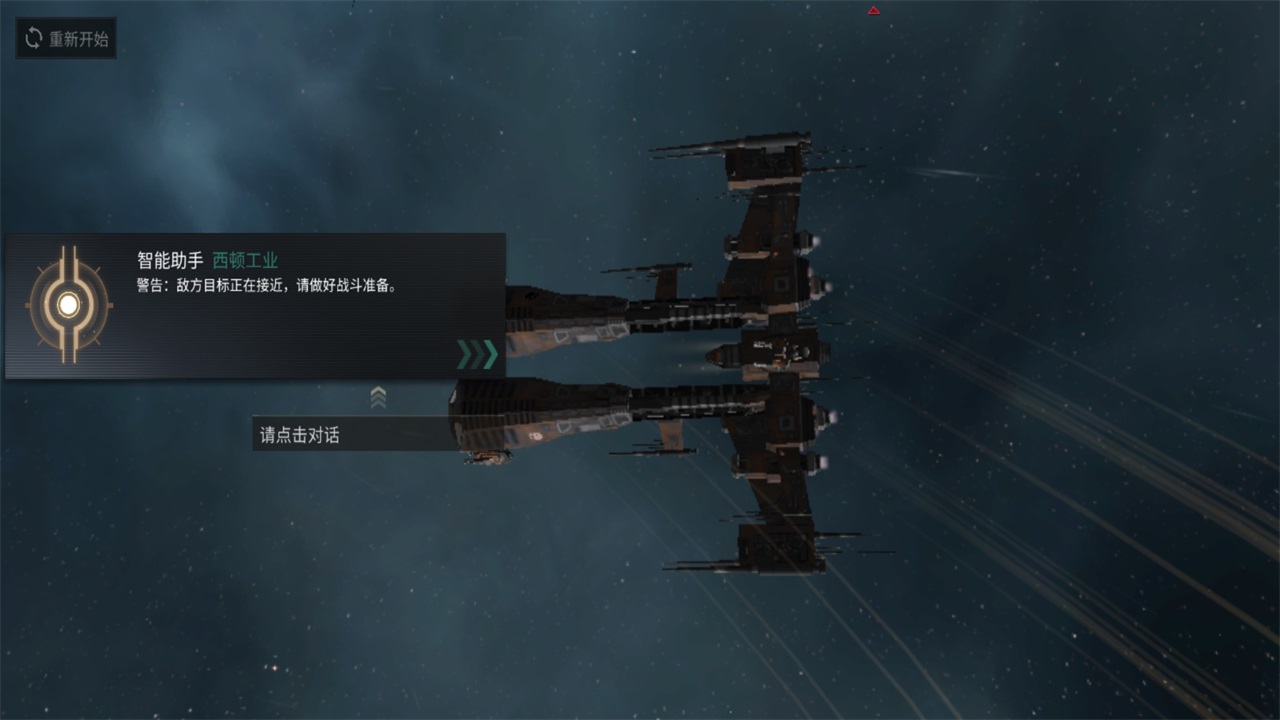The height and width of the screenshot is (720, 1280).
Task: Click the 重新开始 restart button
Action: pyautogui.click(x=66, y=39)
